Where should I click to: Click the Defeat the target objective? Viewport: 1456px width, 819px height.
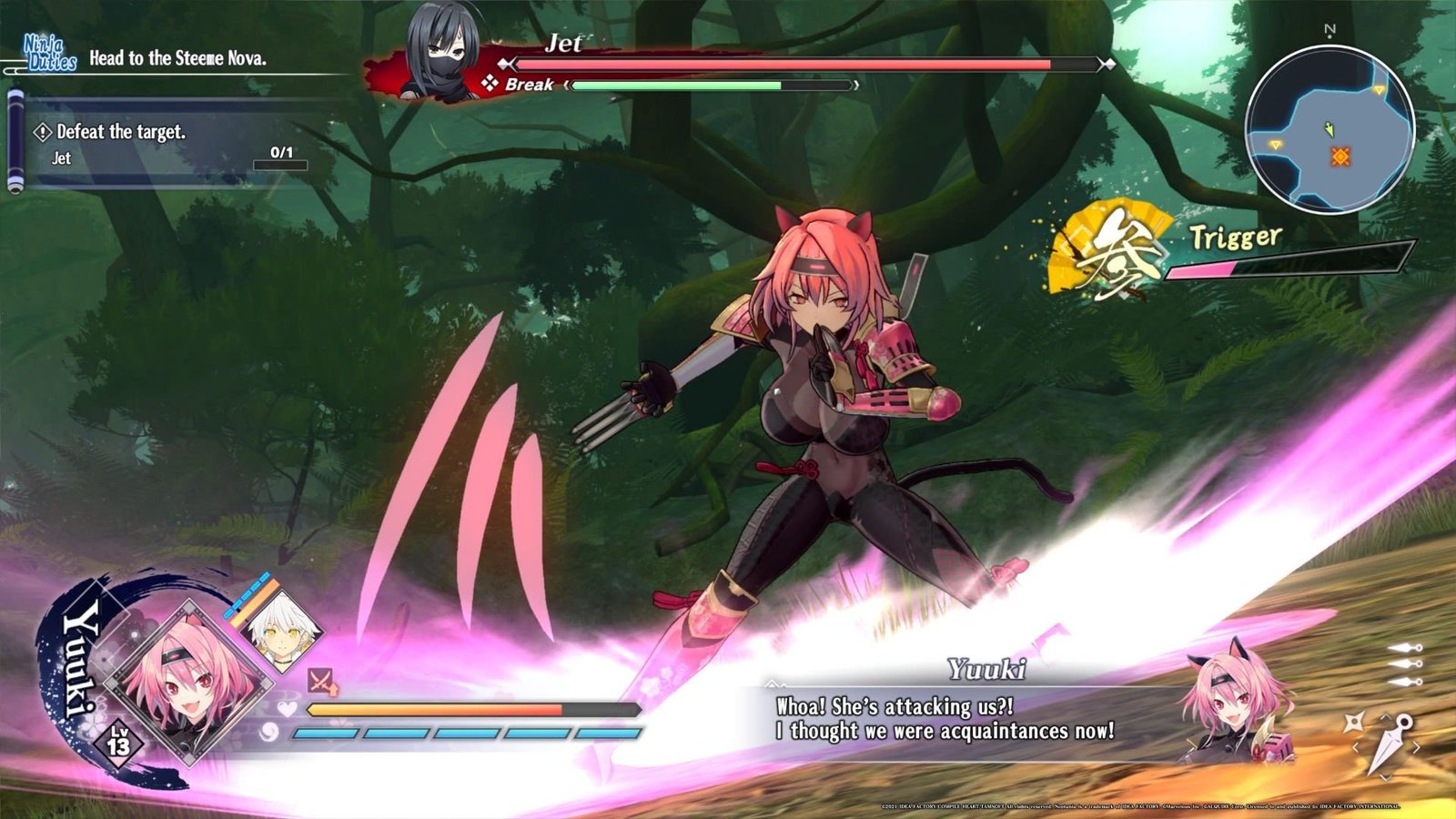121,132
